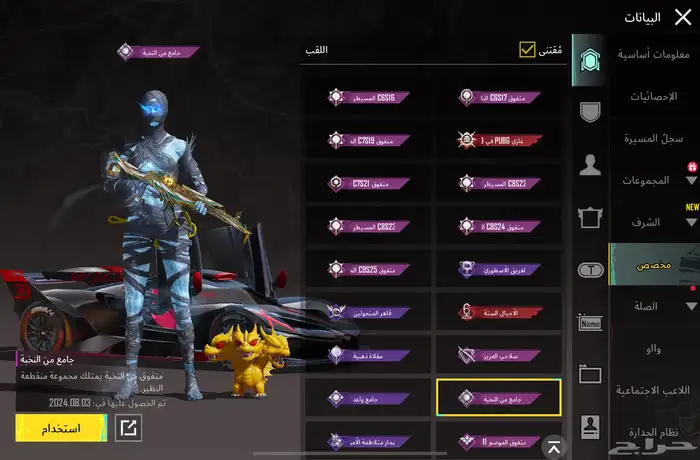The image size is (700, 460).
Task: Toggle the مُقتنى (owned) checkbox
Action: pos(527,50)
